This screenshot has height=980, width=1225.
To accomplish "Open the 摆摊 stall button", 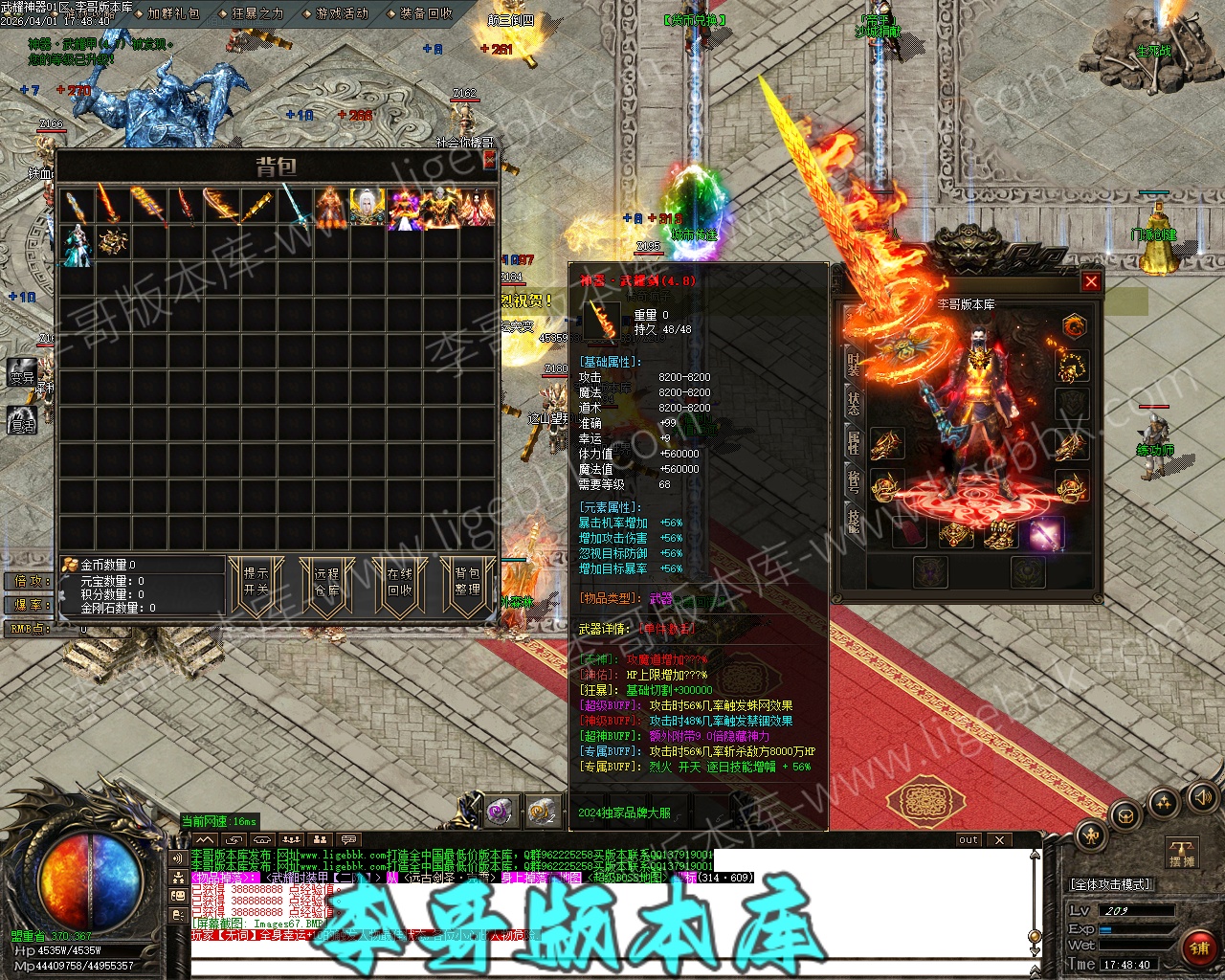I will pyautogui.click(x=1182, y=854).
